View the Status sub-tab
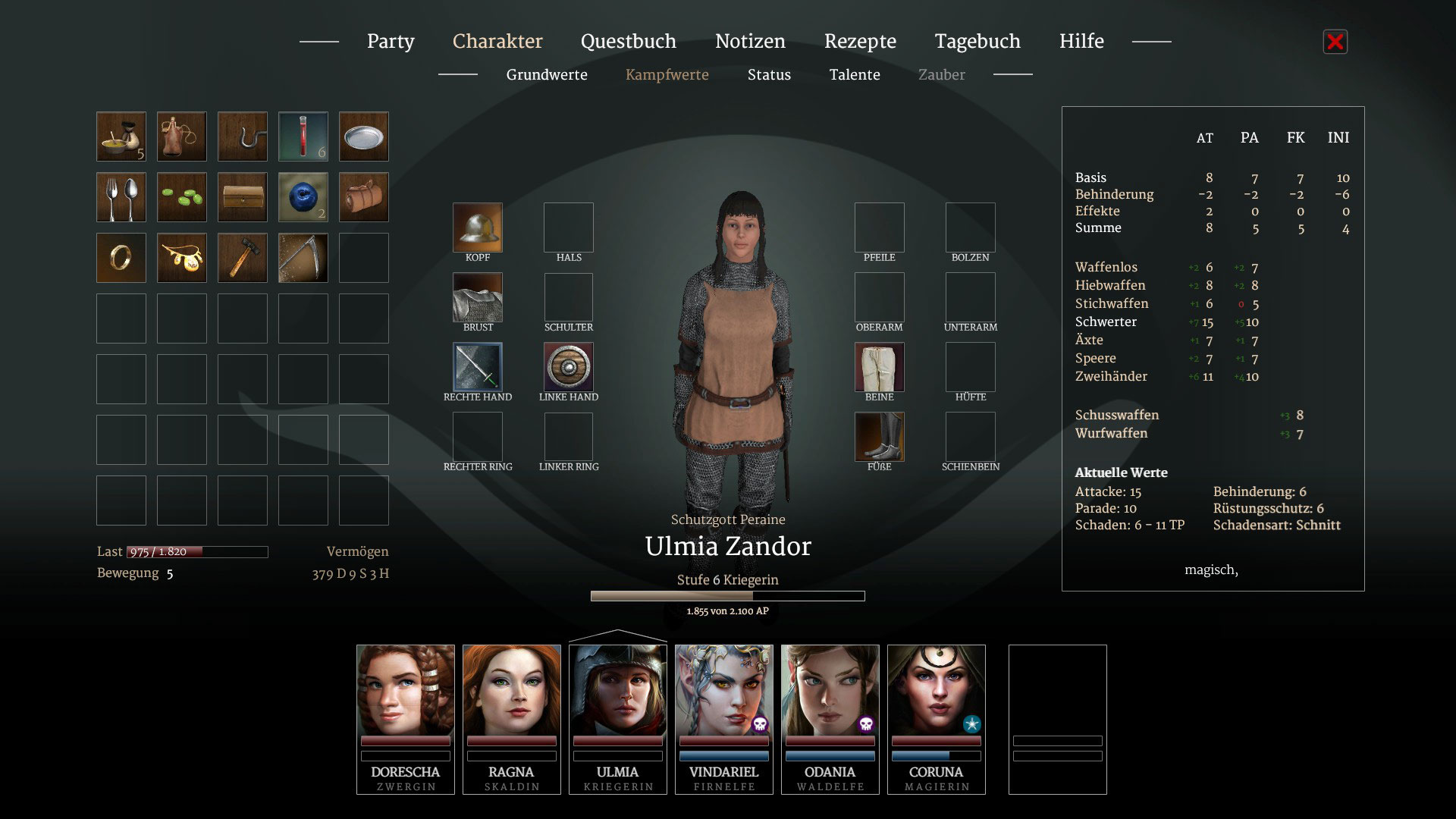Image resolution: width=1456 pixels, height=819 pixels. (x=769, y=75)
